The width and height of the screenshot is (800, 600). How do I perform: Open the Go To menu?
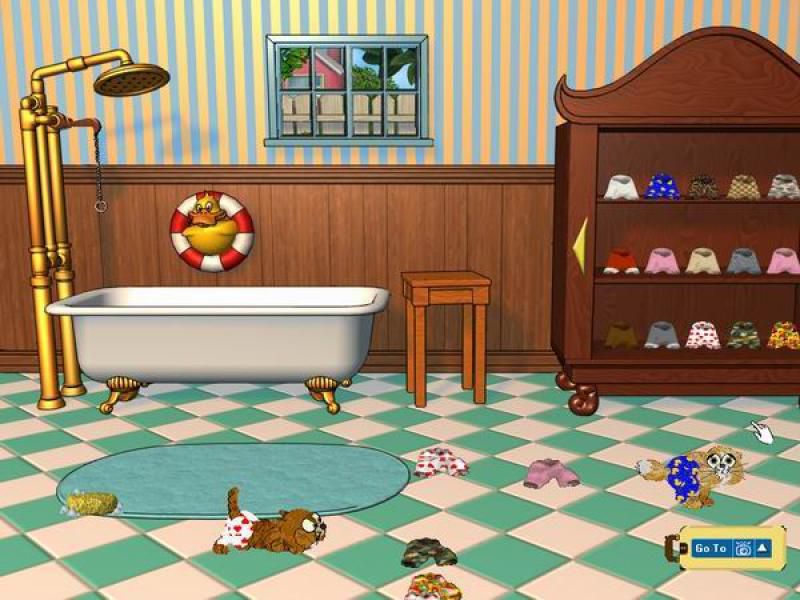click(710, 548)
